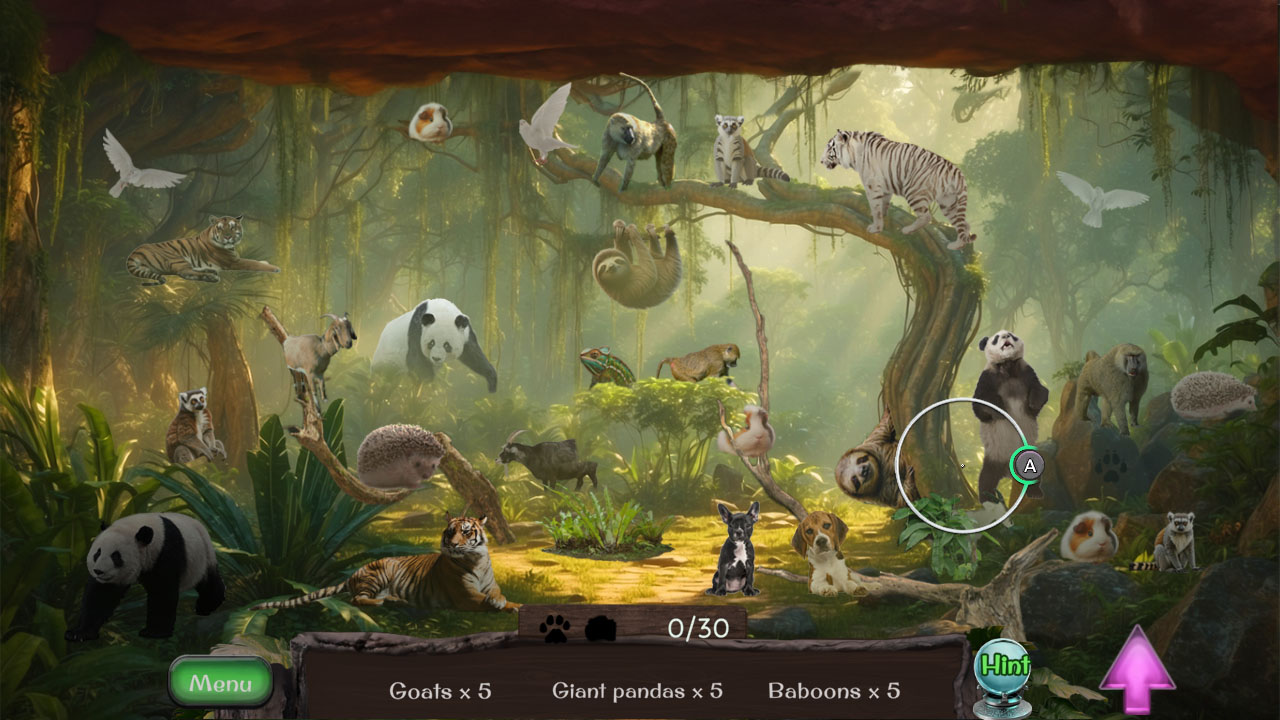
Task: Open the Menu
Action: [x=220, y=684]
